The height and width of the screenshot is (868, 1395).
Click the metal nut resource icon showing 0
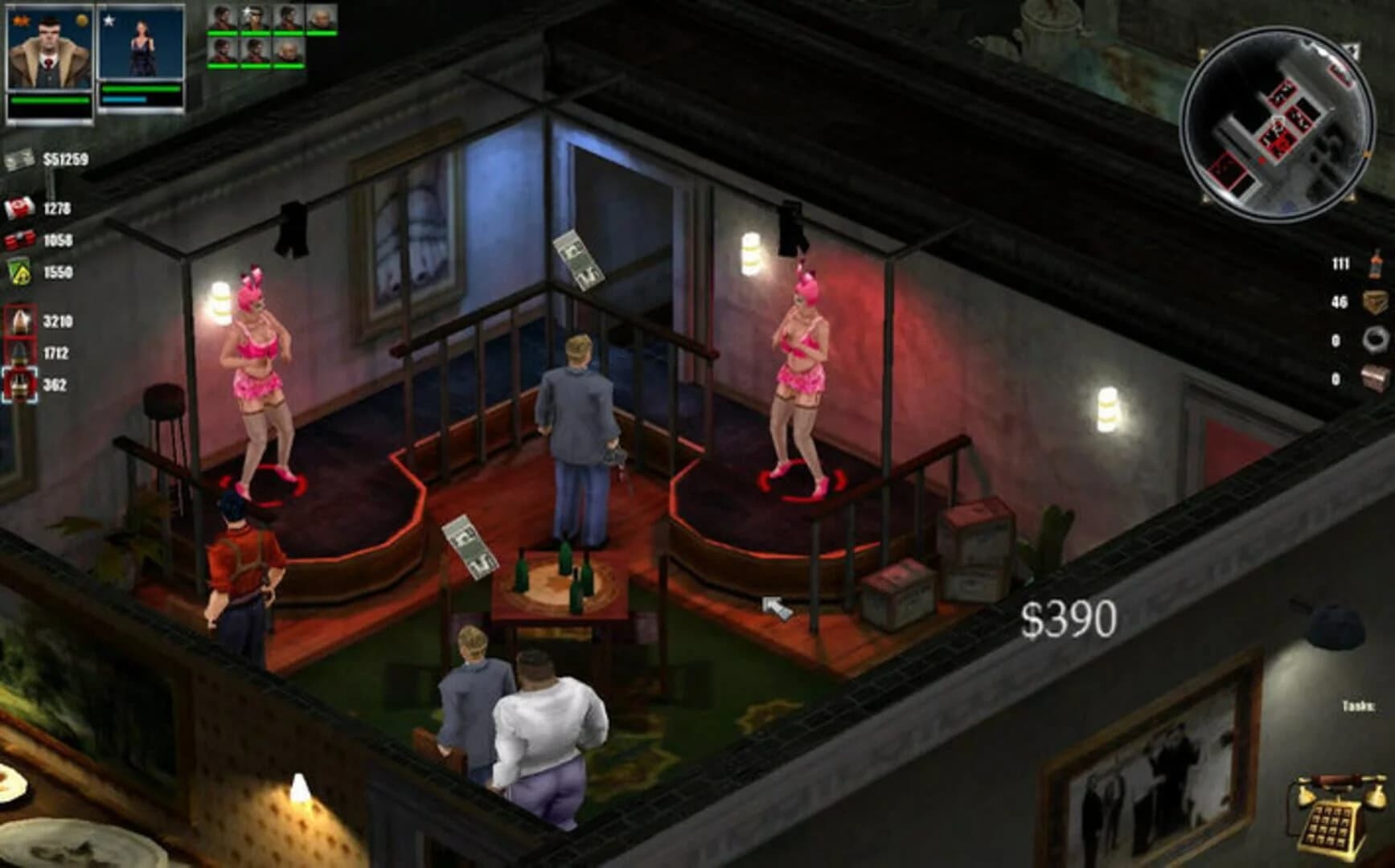pyautogui.click(x=1377, y=339)
